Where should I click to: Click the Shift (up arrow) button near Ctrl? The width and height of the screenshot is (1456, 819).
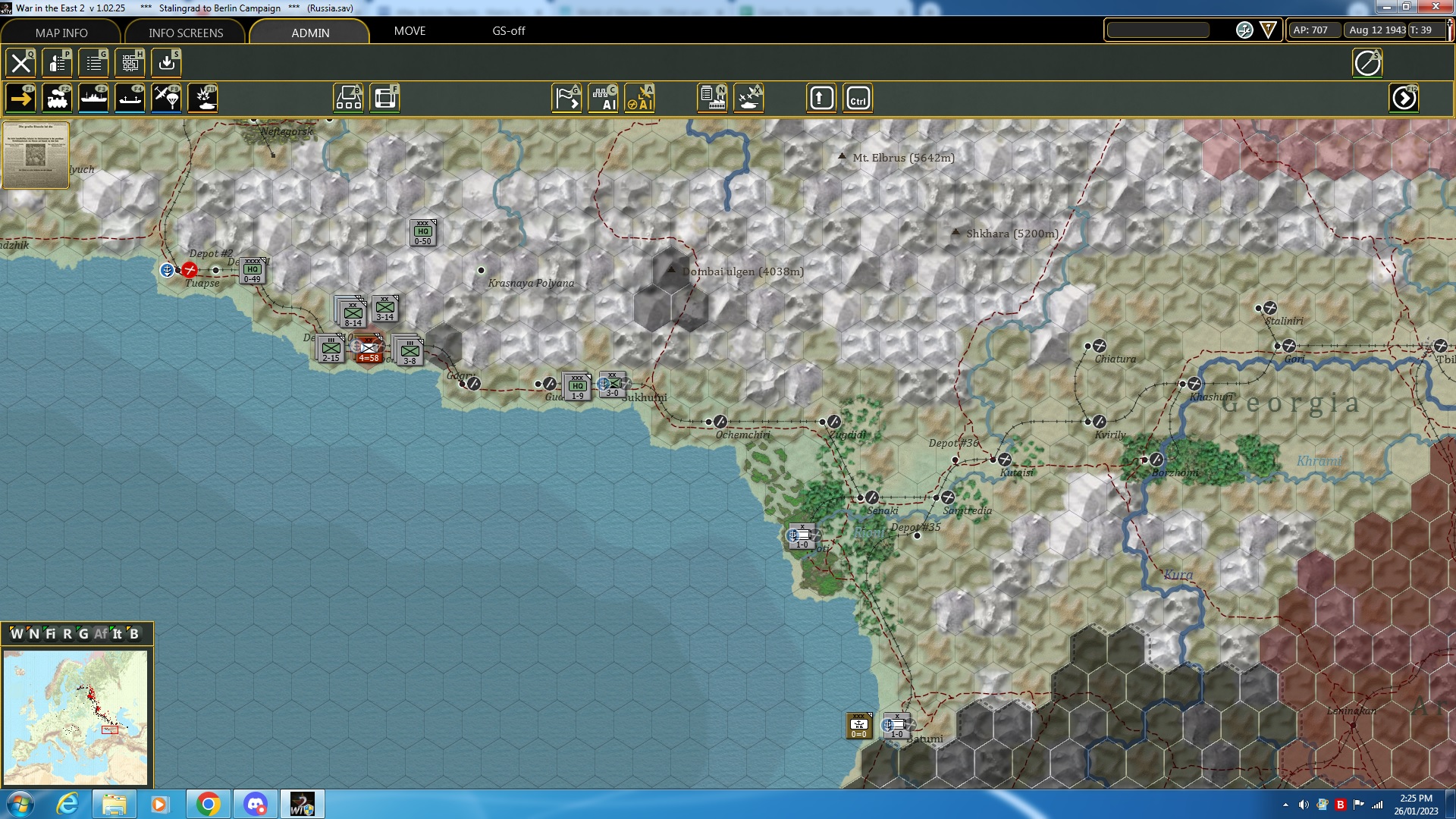821,97
